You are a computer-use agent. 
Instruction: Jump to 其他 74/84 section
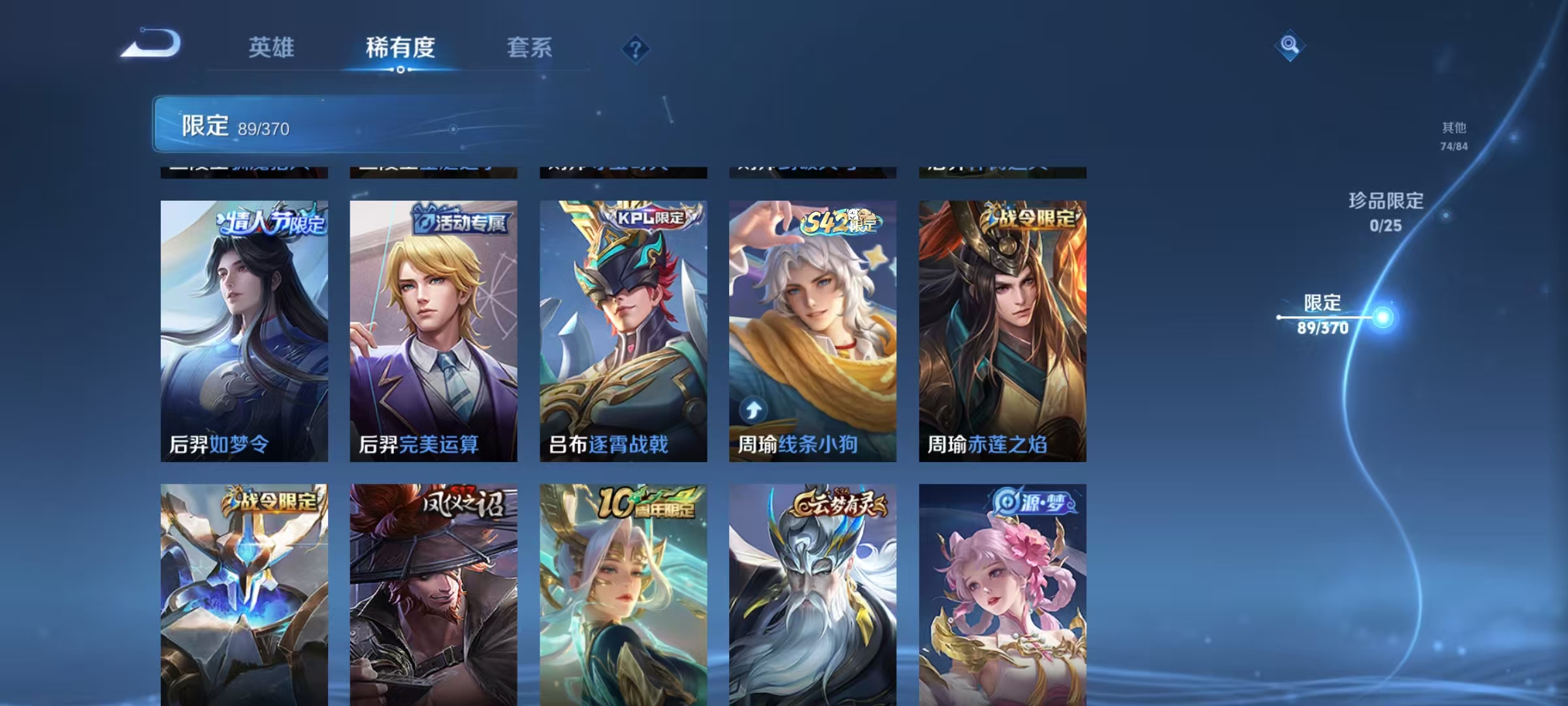1454,135
